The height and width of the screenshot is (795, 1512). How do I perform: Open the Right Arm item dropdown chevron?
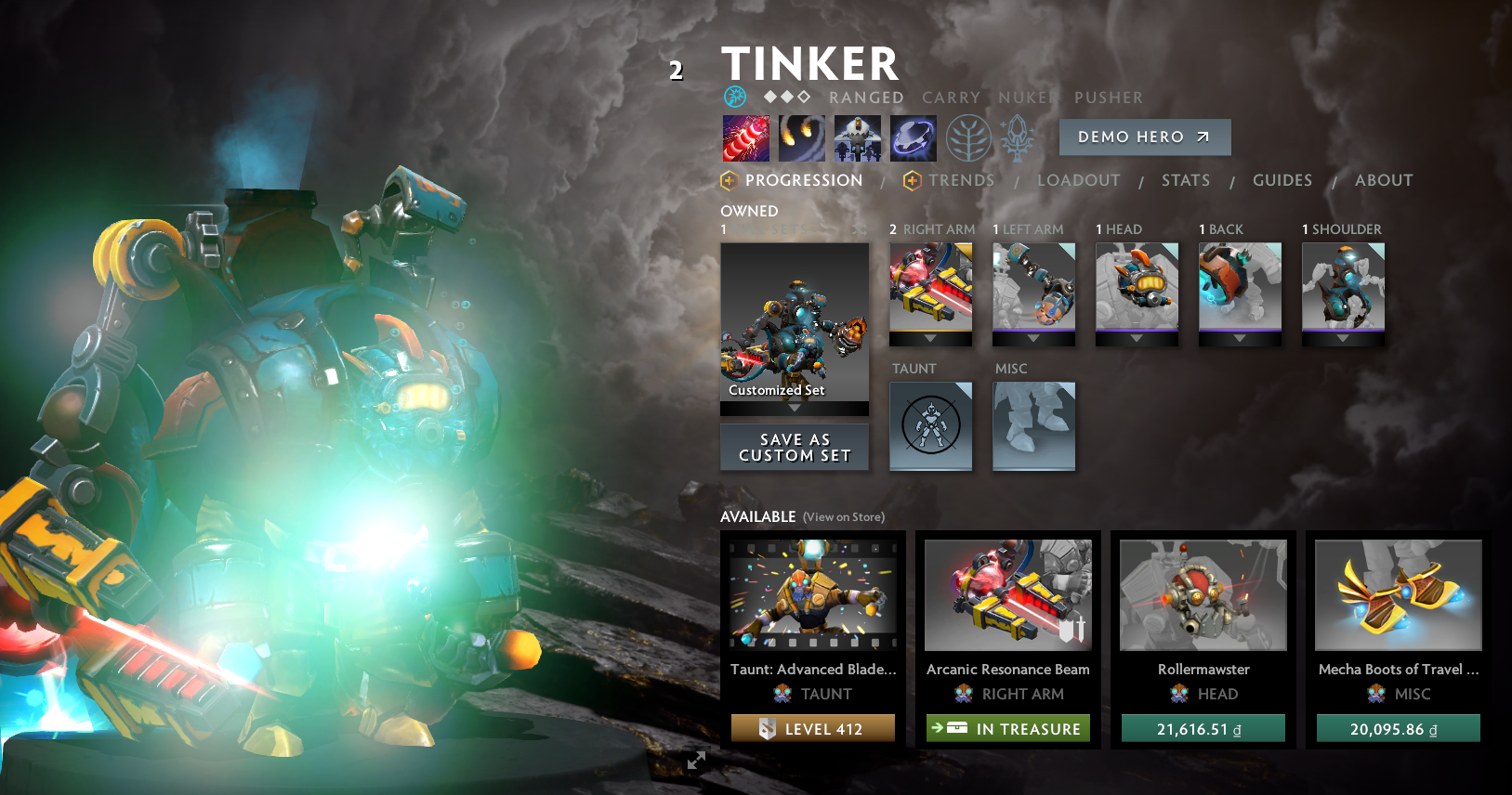click(930, 339)
